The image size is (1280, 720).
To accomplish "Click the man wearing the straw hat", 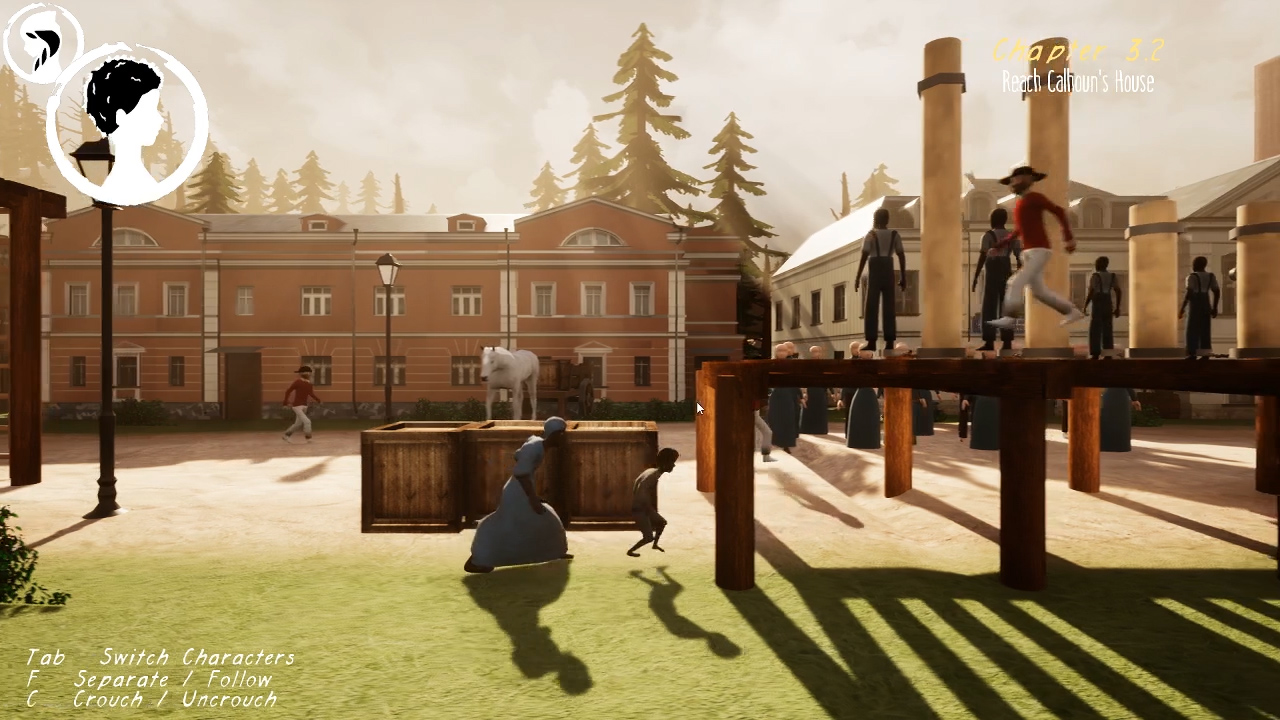I will click(x=1020, y=178).
